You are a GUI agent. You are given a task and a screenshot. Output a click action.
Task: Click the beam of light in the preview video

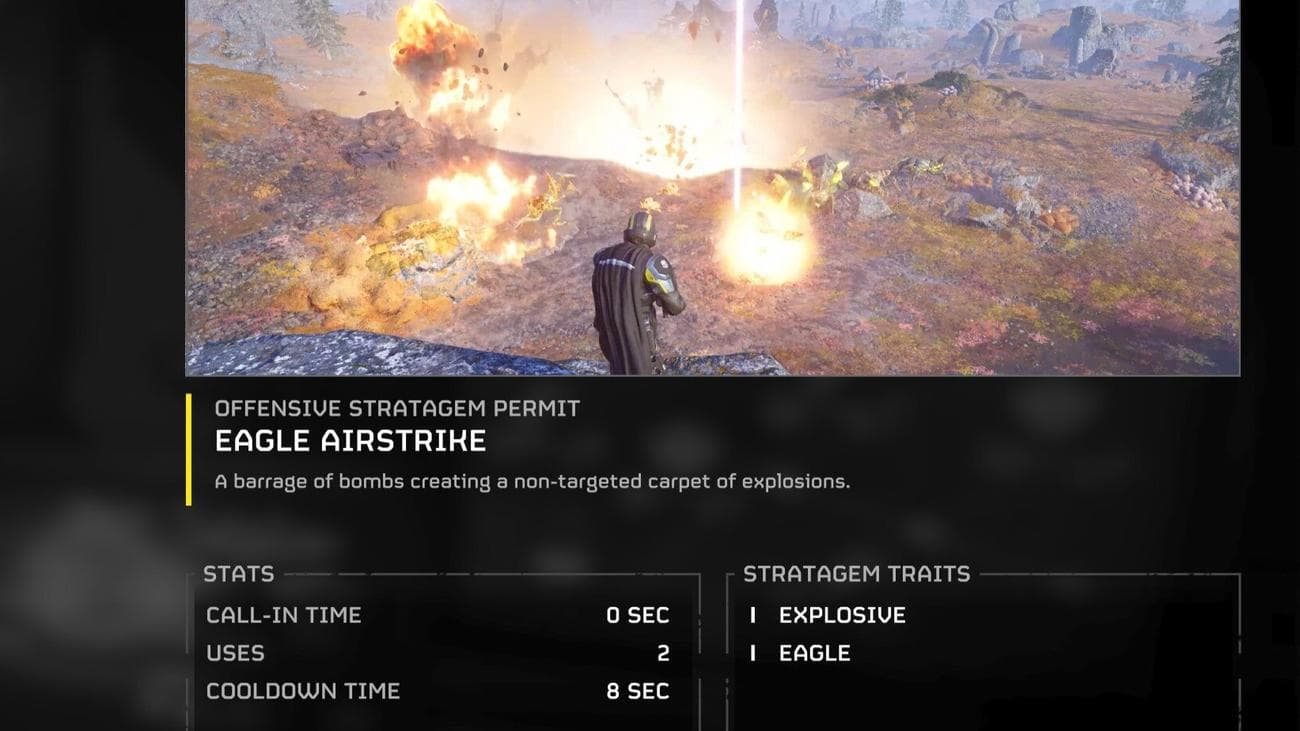742,100
